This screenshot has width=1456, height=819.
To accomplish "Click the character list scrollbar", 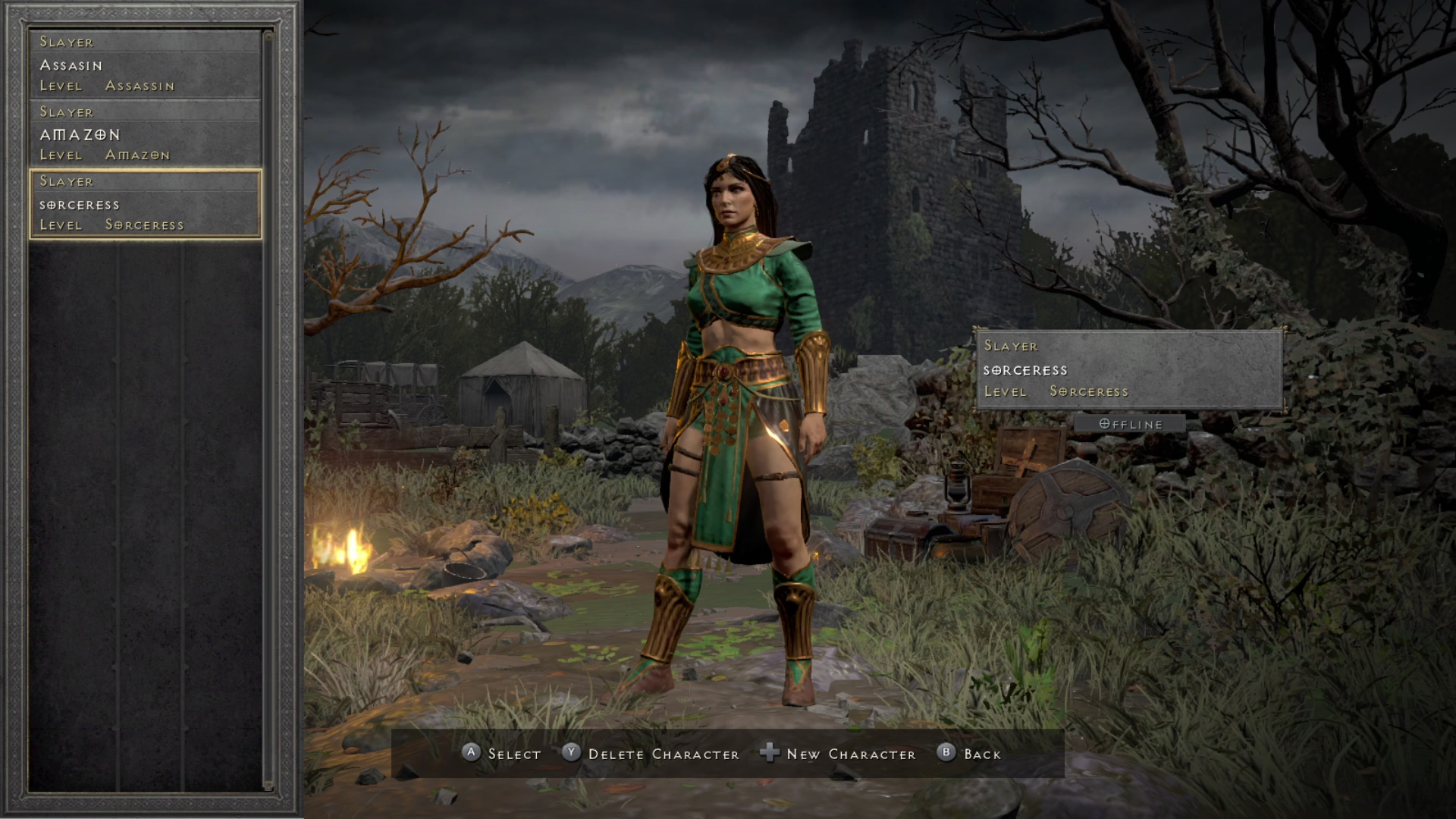I will [267, 409].
